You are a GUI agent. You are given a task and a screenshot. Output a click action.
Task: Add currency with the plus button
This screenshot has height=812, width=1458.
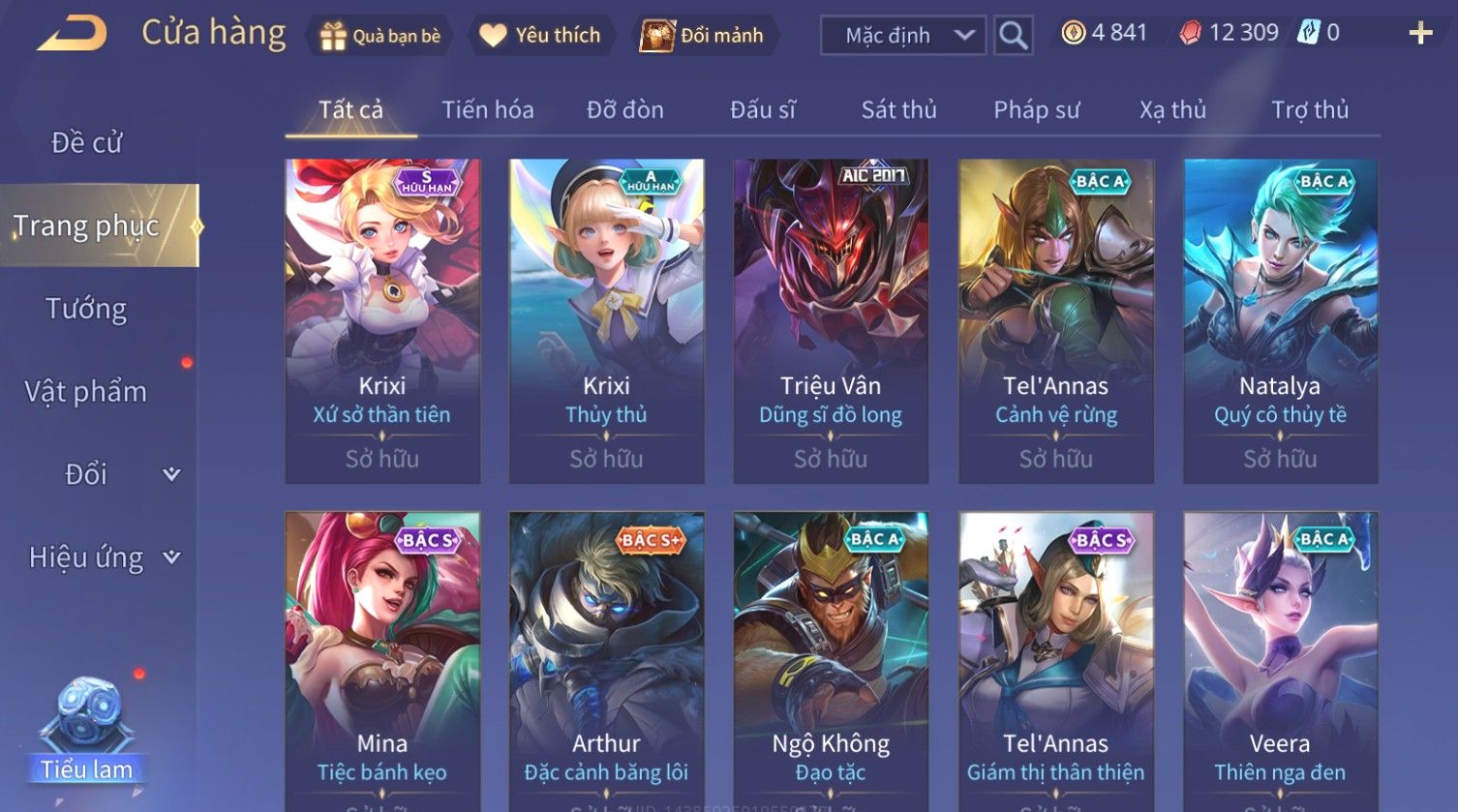[1419, 34]
